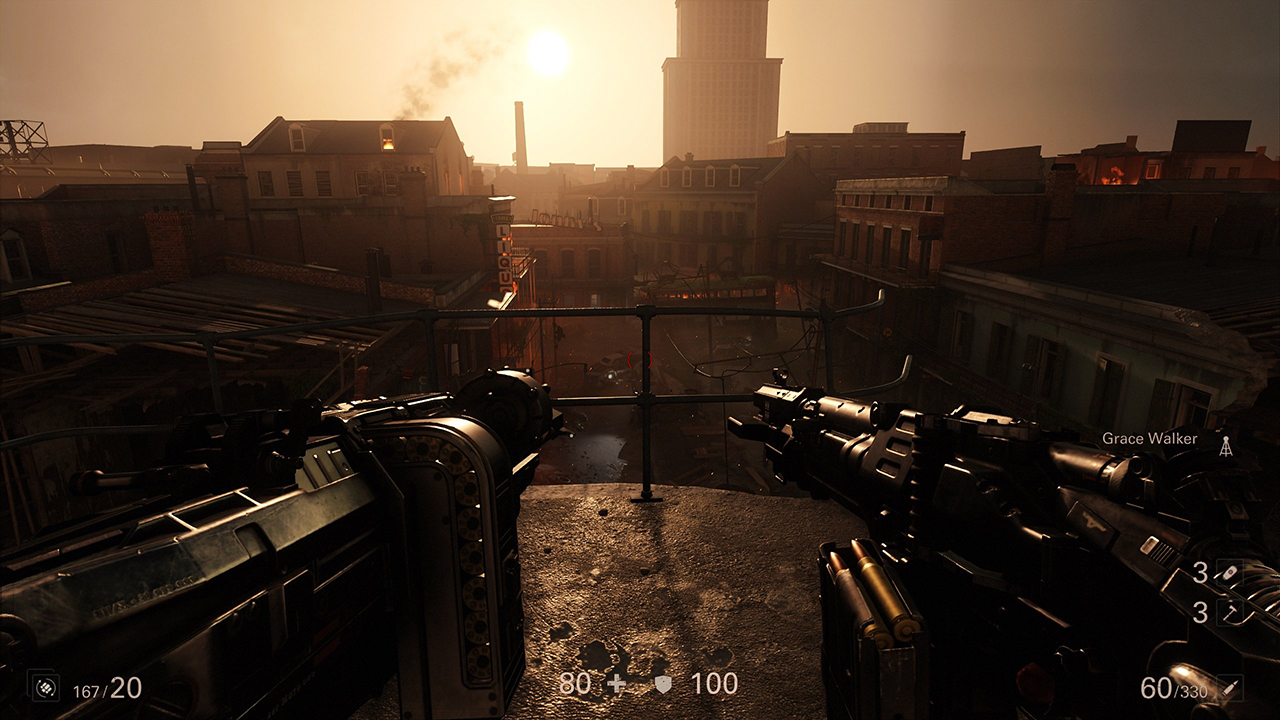Select the hatchet icon in the HUD
Viewport: 1280px width, 720px height.
click(x=1229, y=611)
